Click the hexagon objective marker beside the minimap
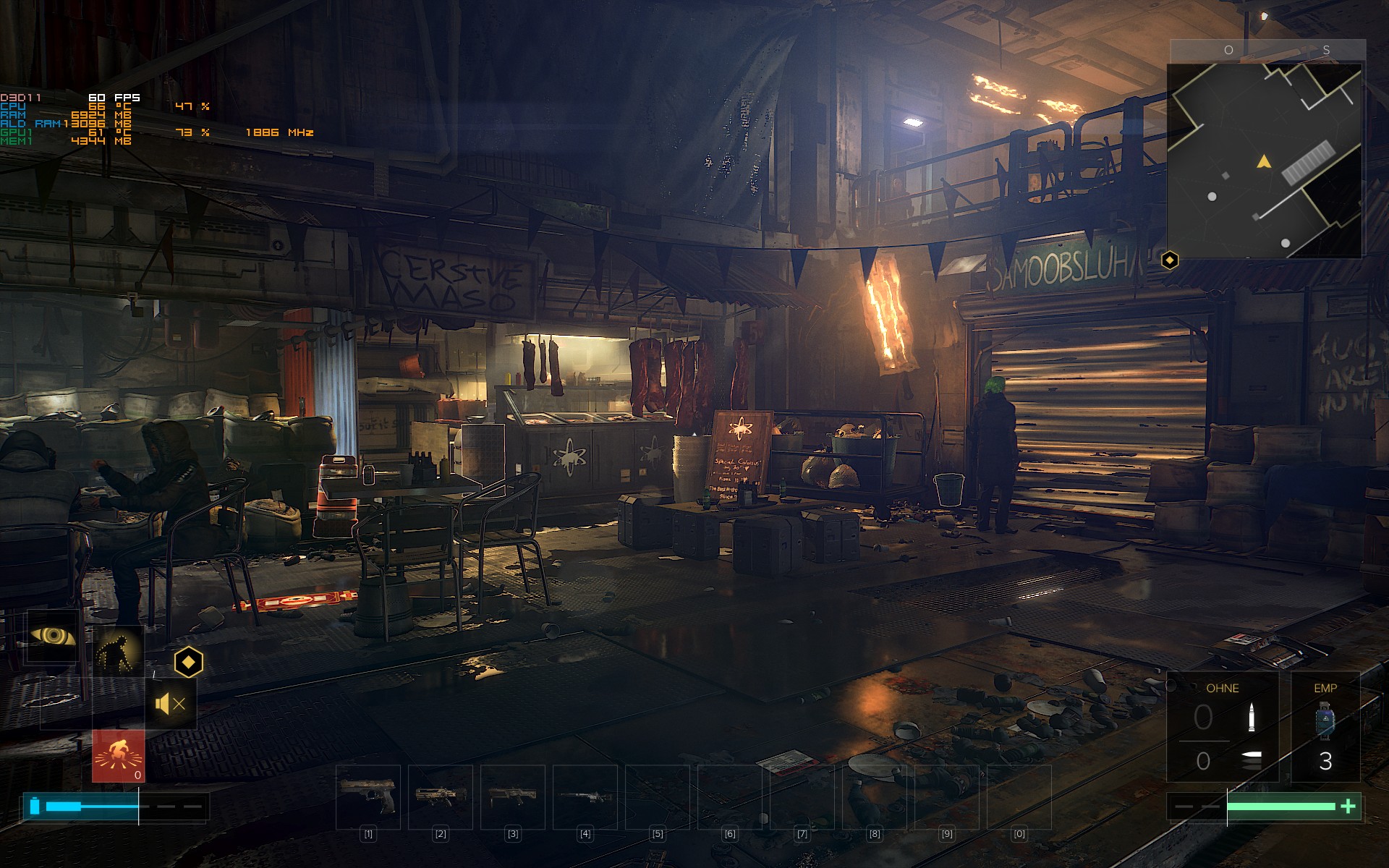 (x=1170, y=260)
